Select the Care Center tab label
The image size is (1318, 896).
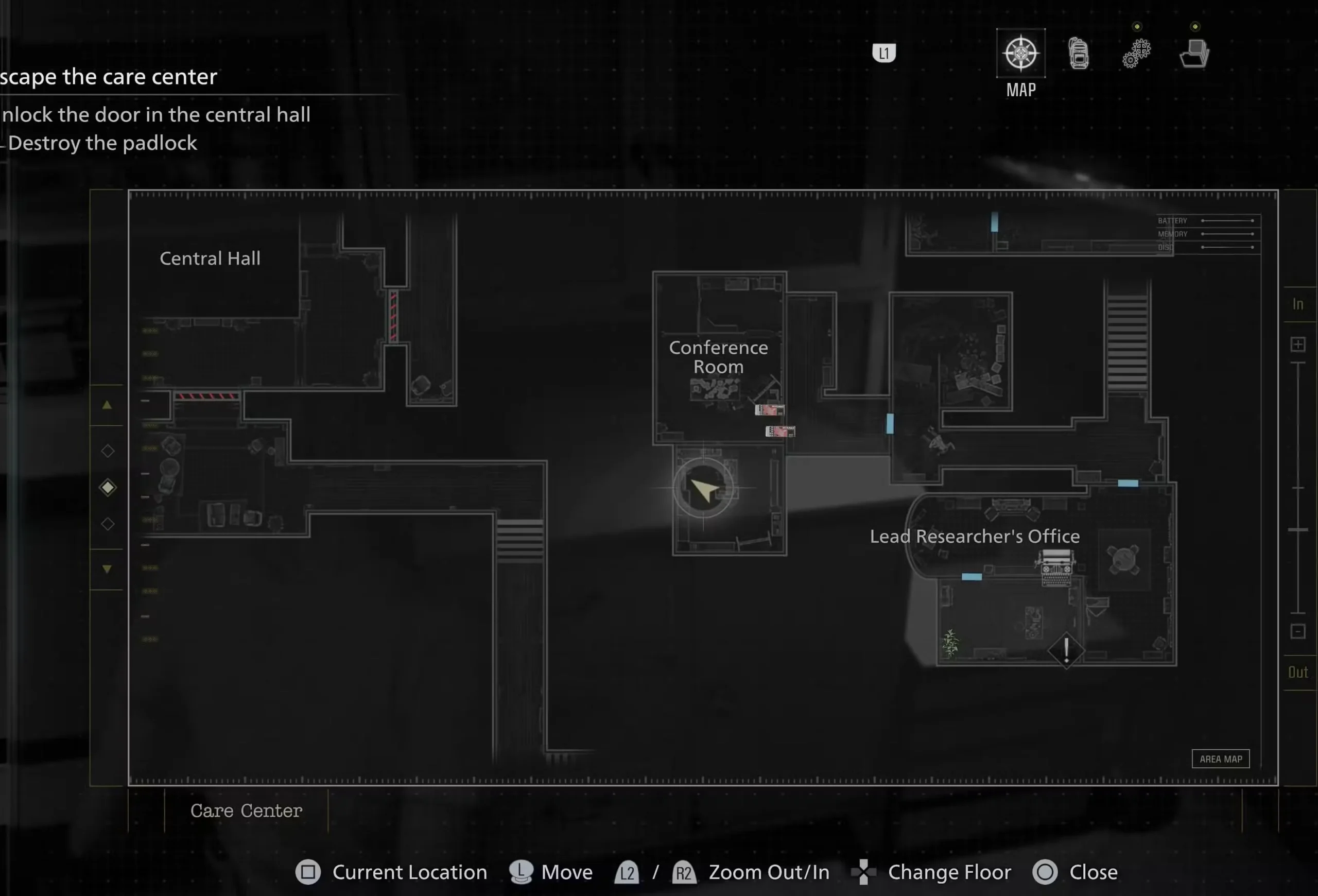point(246,811)
